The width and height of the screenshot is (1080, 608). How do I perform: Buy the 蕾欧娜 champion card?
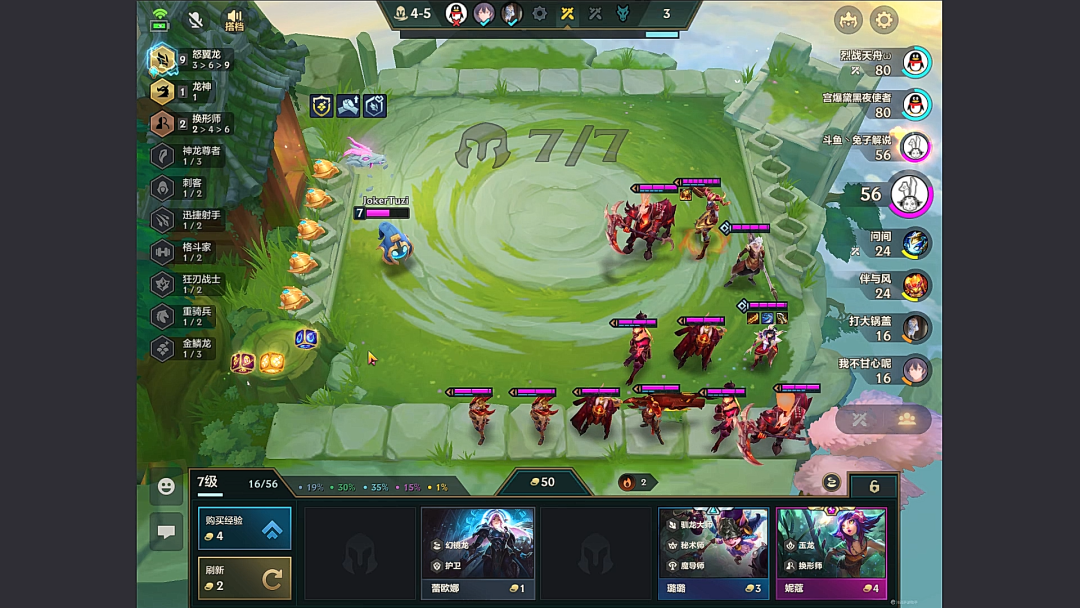coord(477,551)
